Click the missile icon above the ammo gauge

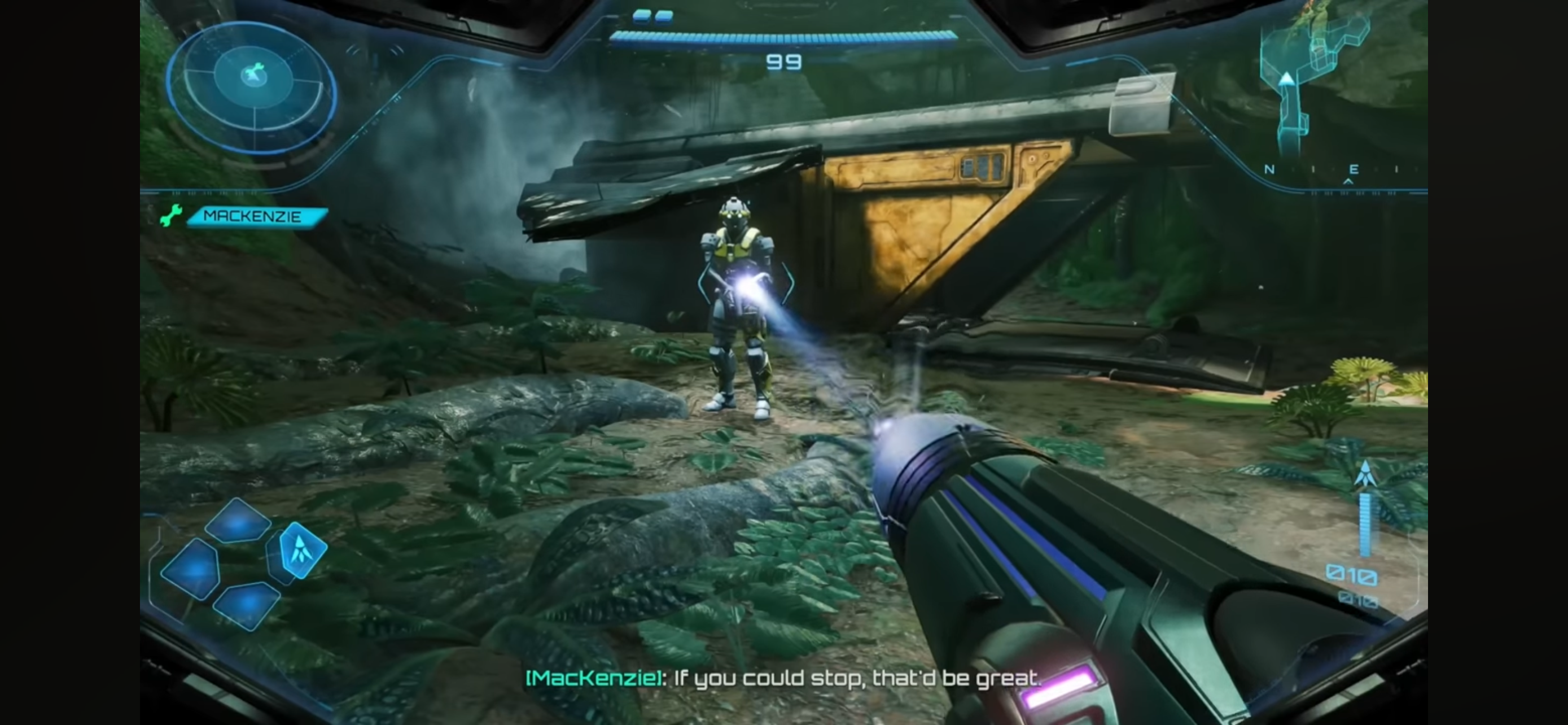1365,474
